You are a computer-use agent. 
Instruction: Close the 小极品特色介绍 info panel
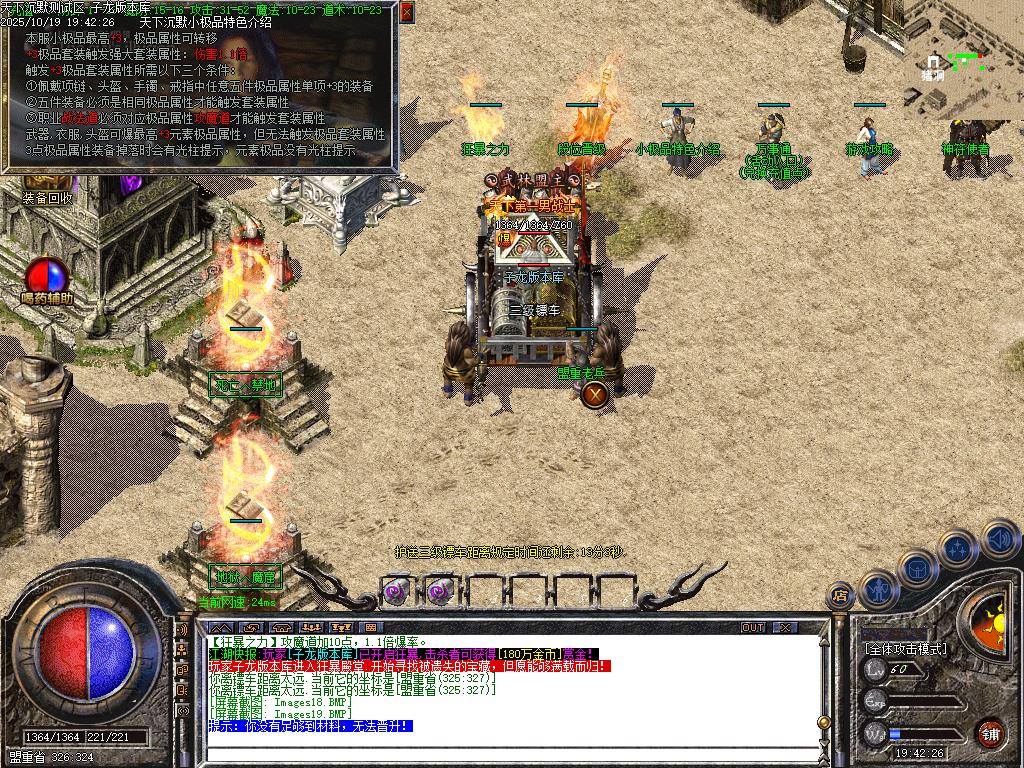[406, 12]
